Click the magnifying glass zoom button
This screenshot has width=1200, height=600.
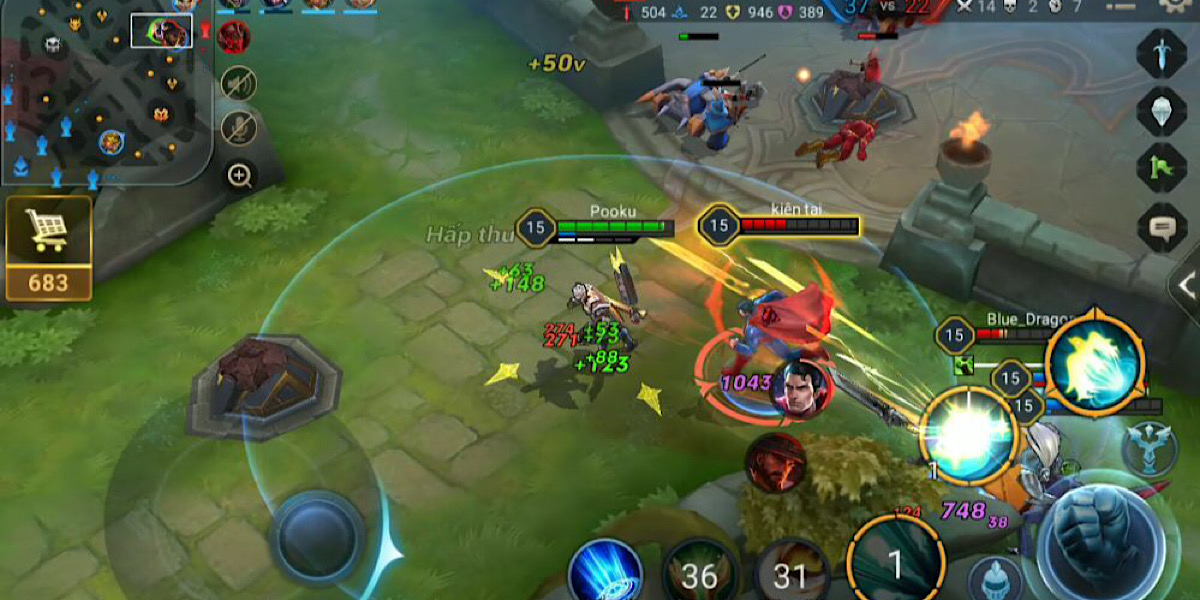(239, 177)
